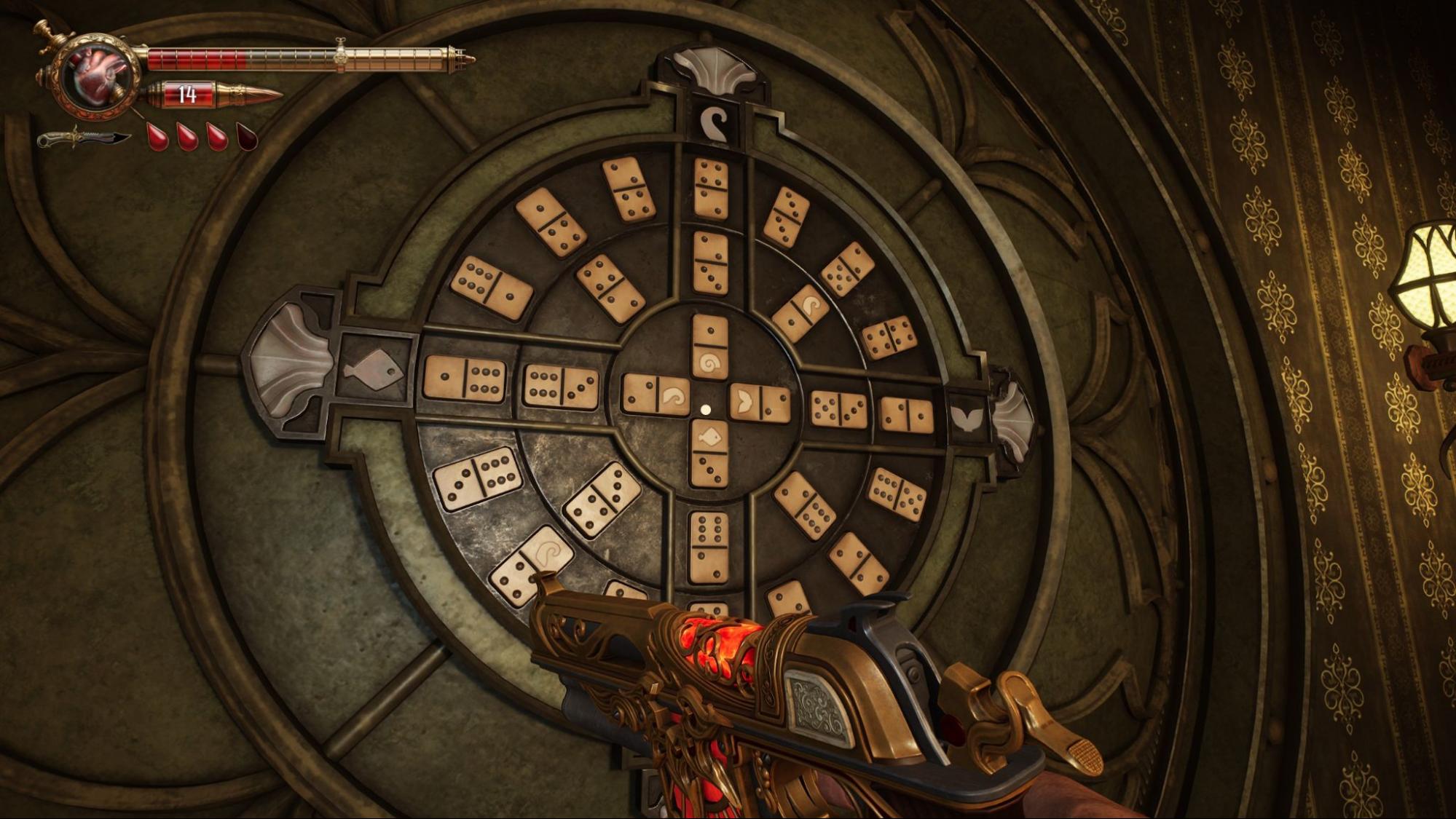Select the center domino with the spiral shell
Viewport: 1456px width, 819px height.
tap(709, 347)
